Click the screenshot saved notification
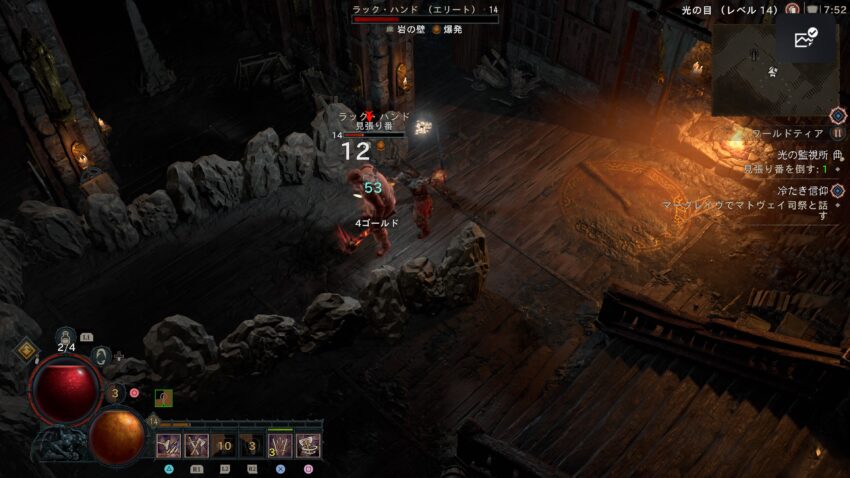Viewport: 850px width, 478px height. [805, 39]
